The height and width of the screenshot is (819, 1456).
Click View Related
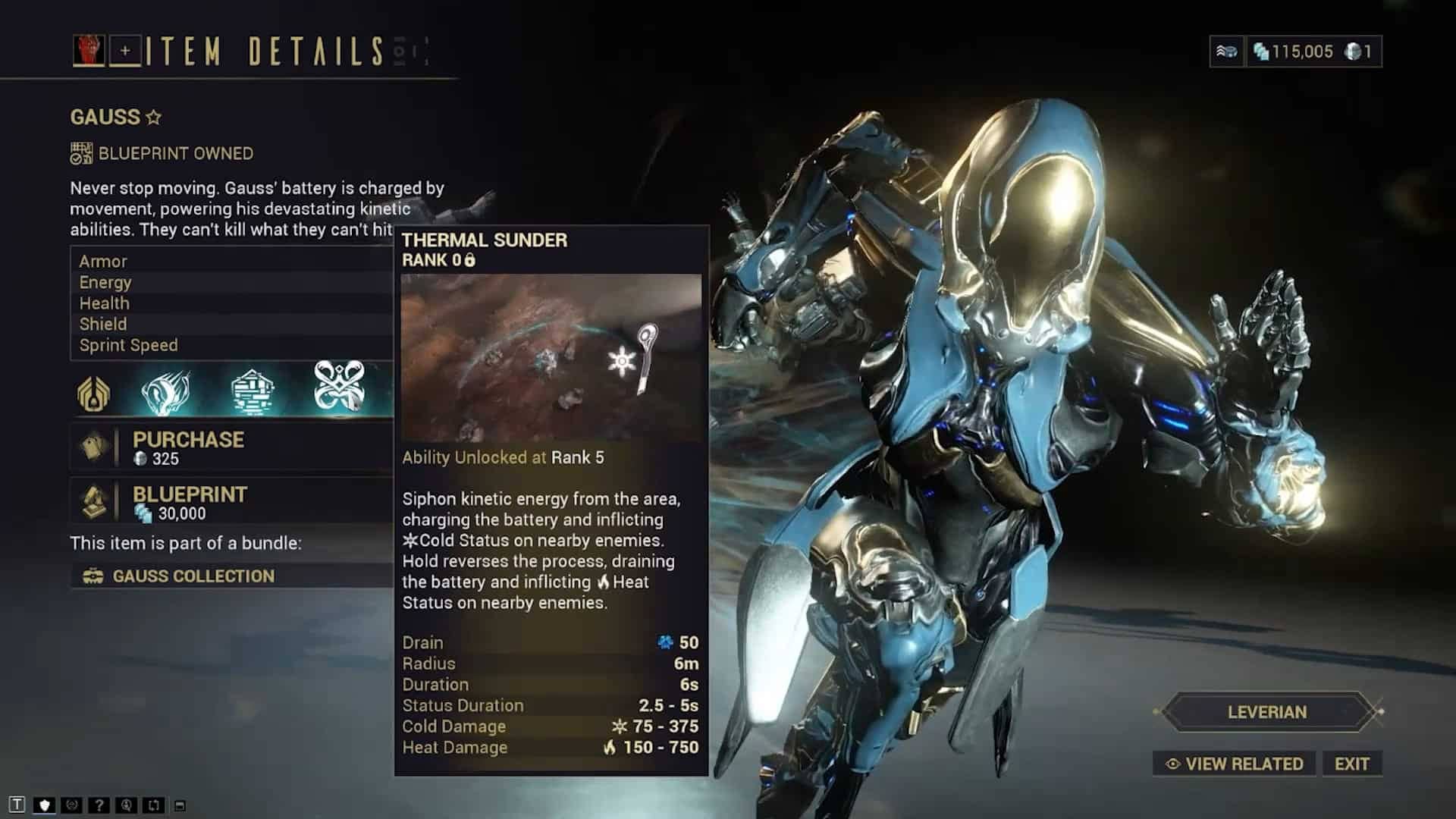point(1235,764)
